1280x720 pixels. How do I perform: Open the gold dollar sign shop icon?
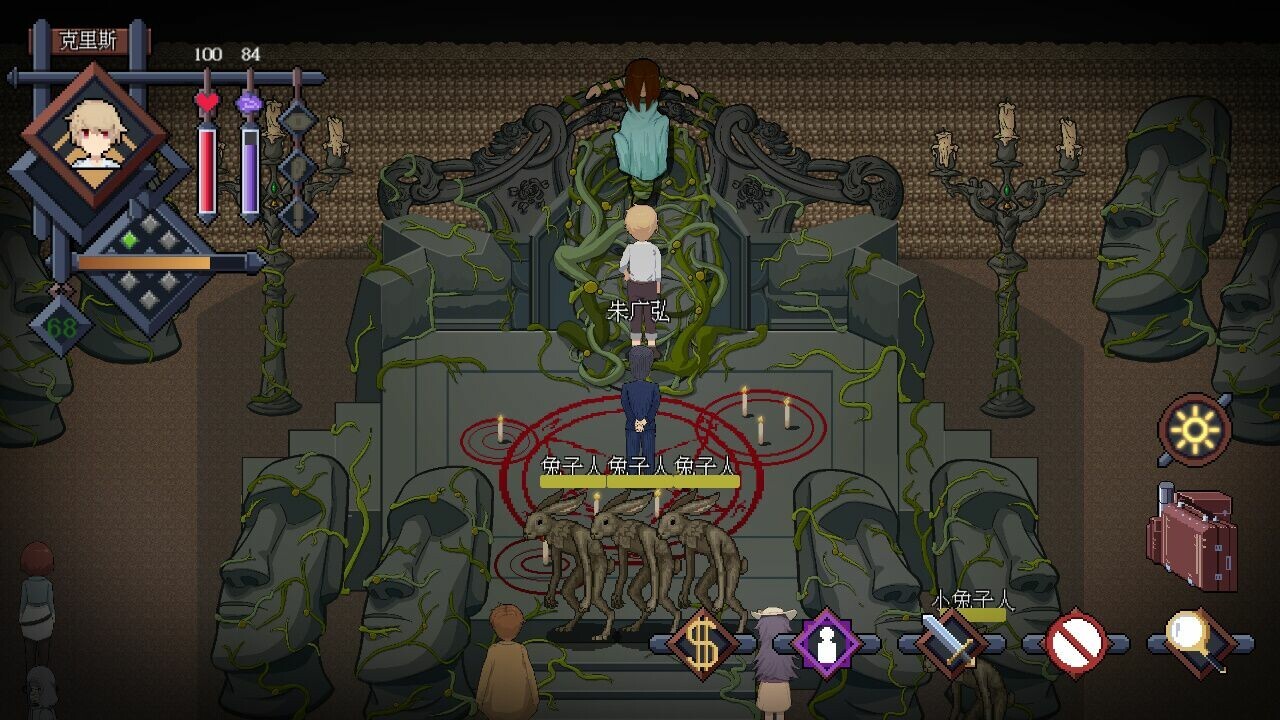[702, 644]
